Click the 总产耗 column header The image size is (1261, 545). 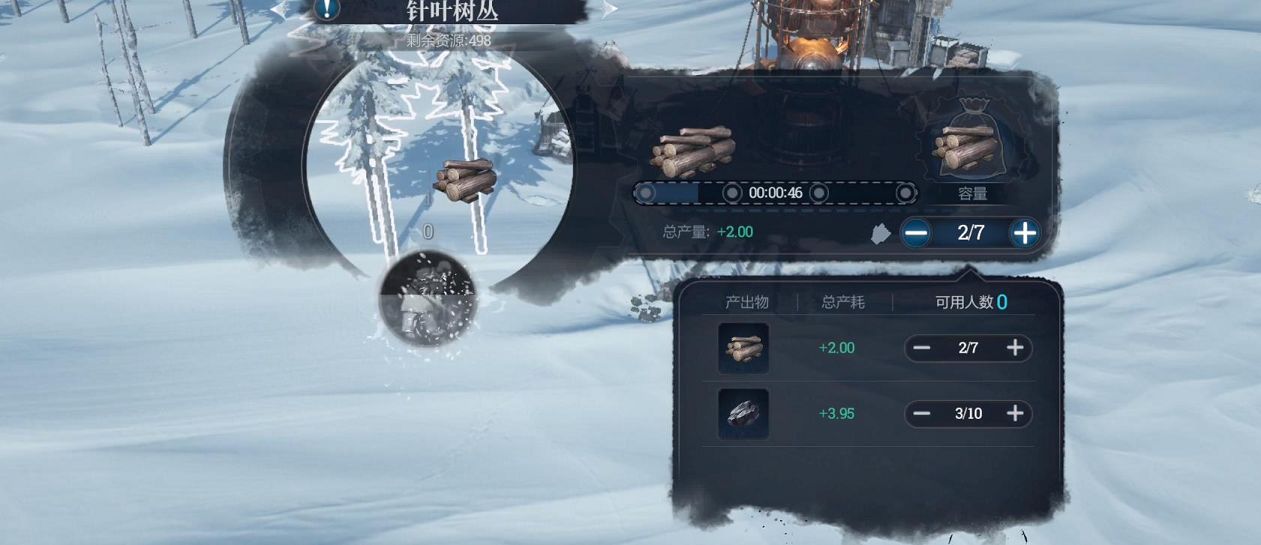[x=843, y=302]
